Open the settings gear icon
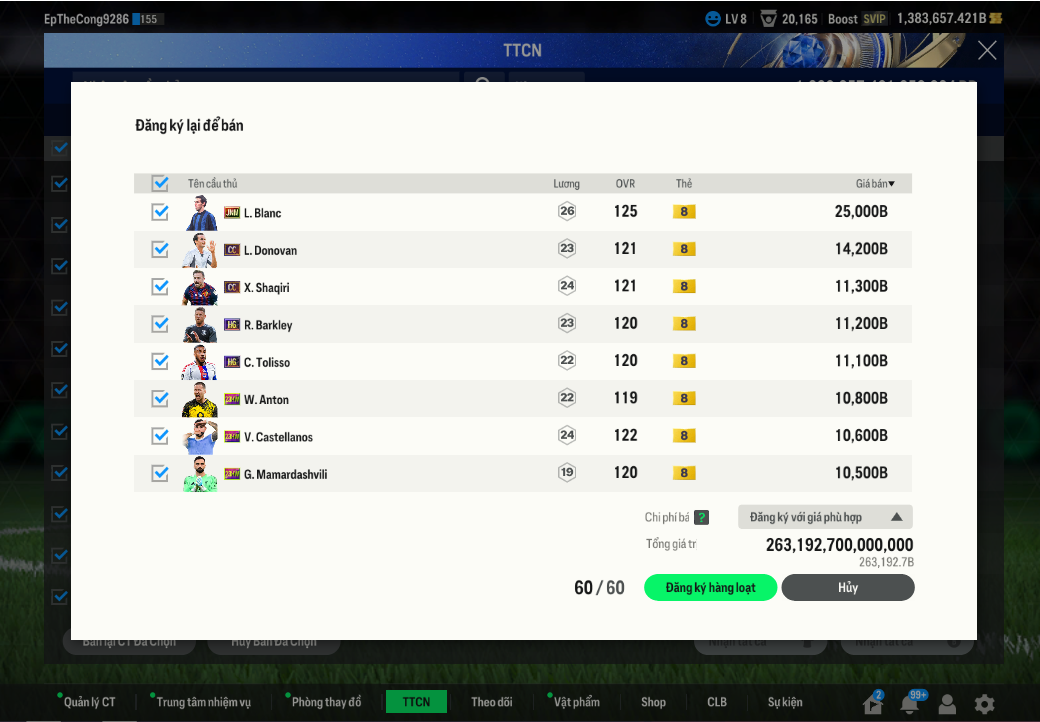Viewport: 1040px width, 722px height. pos(985,704)
